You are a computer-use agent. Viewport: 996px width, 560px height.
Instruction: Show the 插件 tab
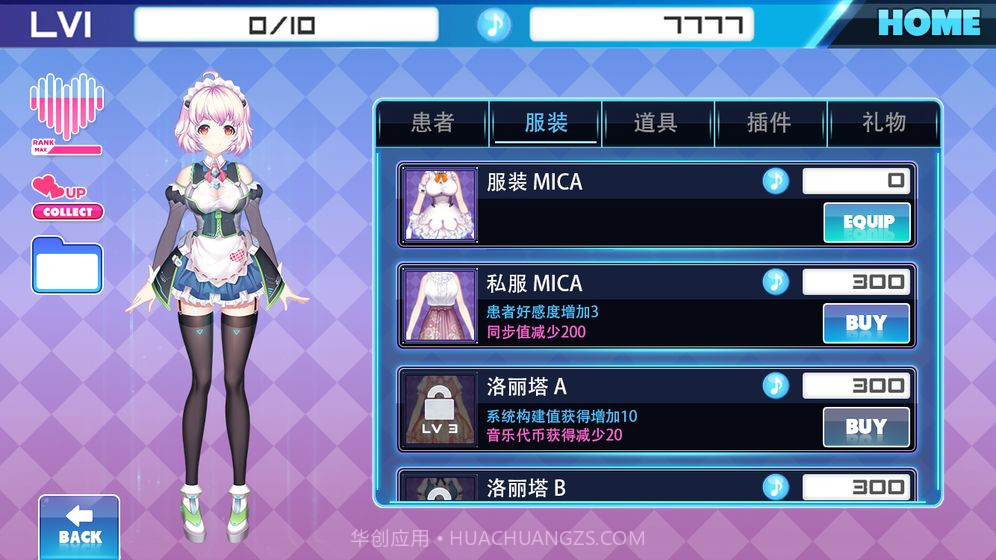[769, 123]
